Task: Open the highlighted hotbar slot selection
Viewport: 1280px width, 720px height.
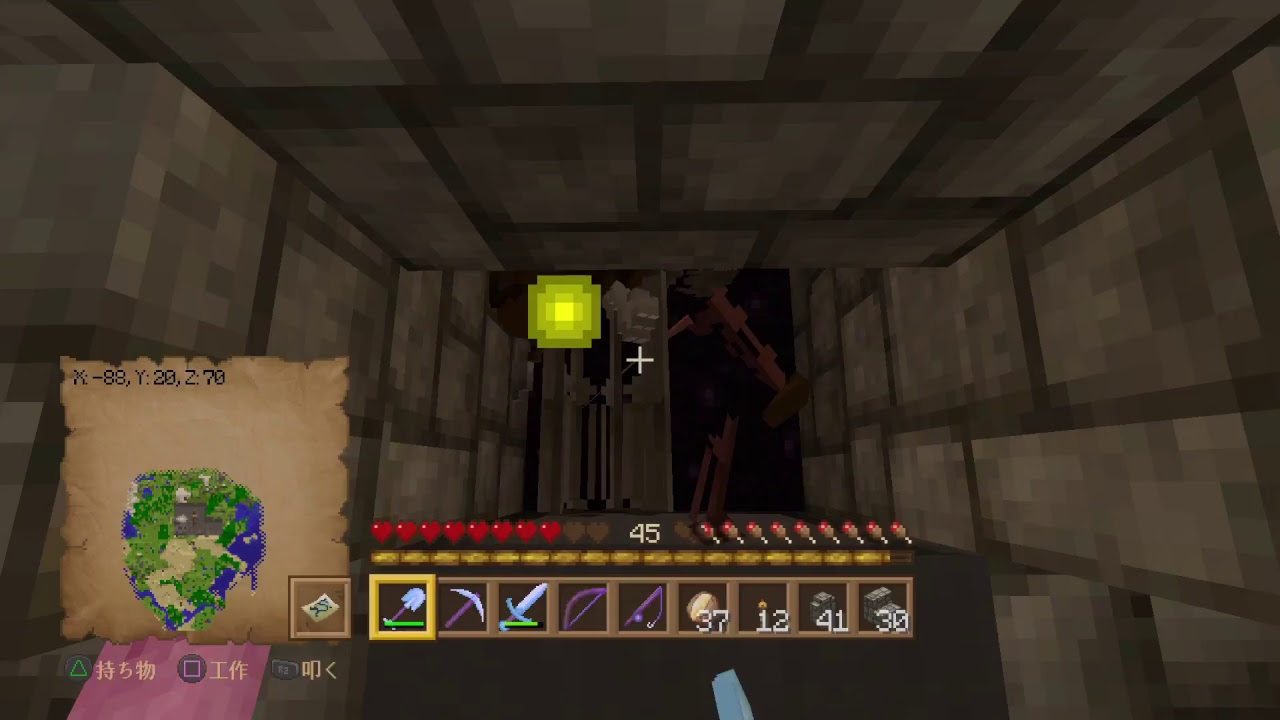Action: [x=402, y=606]
